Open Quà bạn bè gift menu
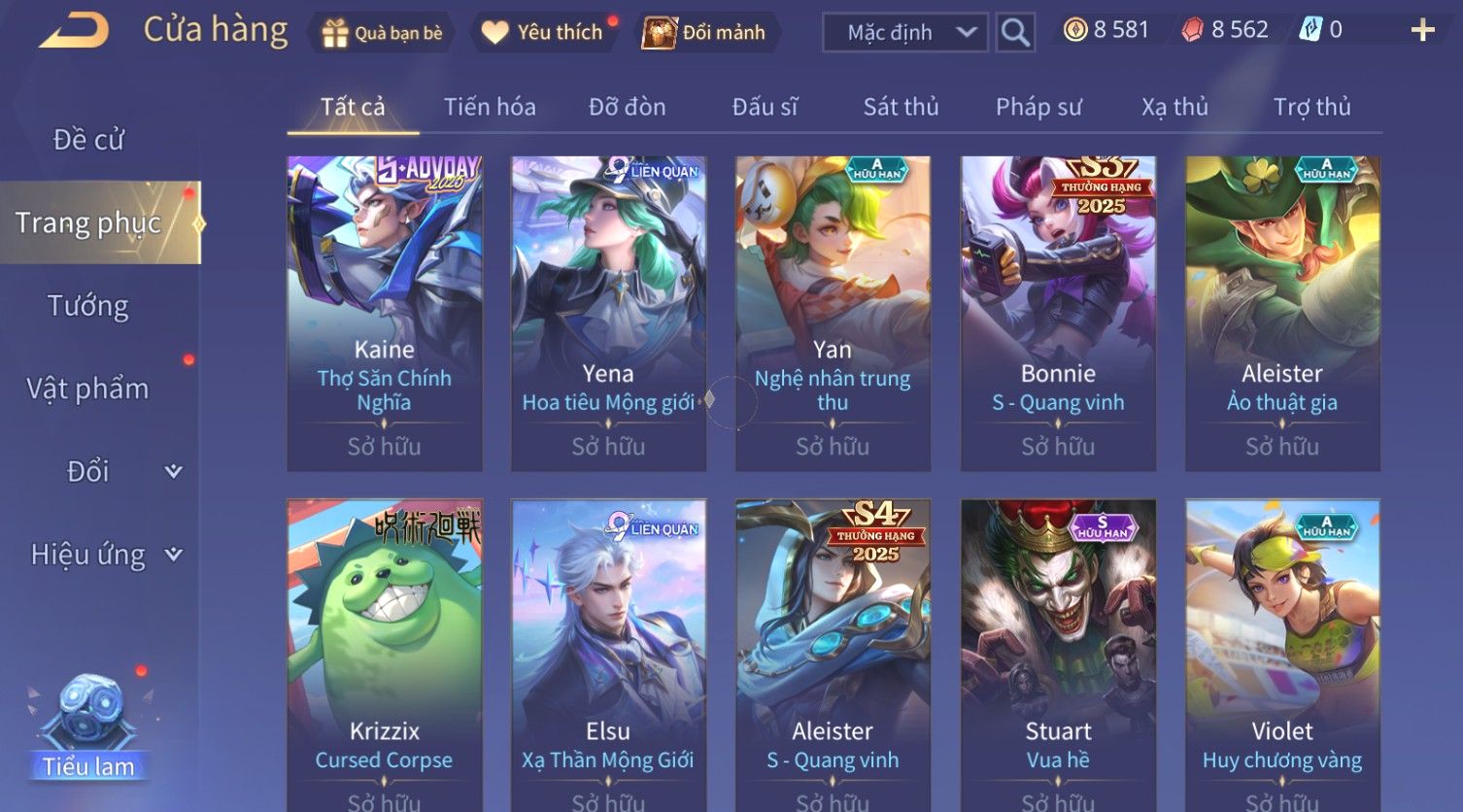The height and width of the screenshot is (812, 1463). pyautogui.click(x=382, y=33)
